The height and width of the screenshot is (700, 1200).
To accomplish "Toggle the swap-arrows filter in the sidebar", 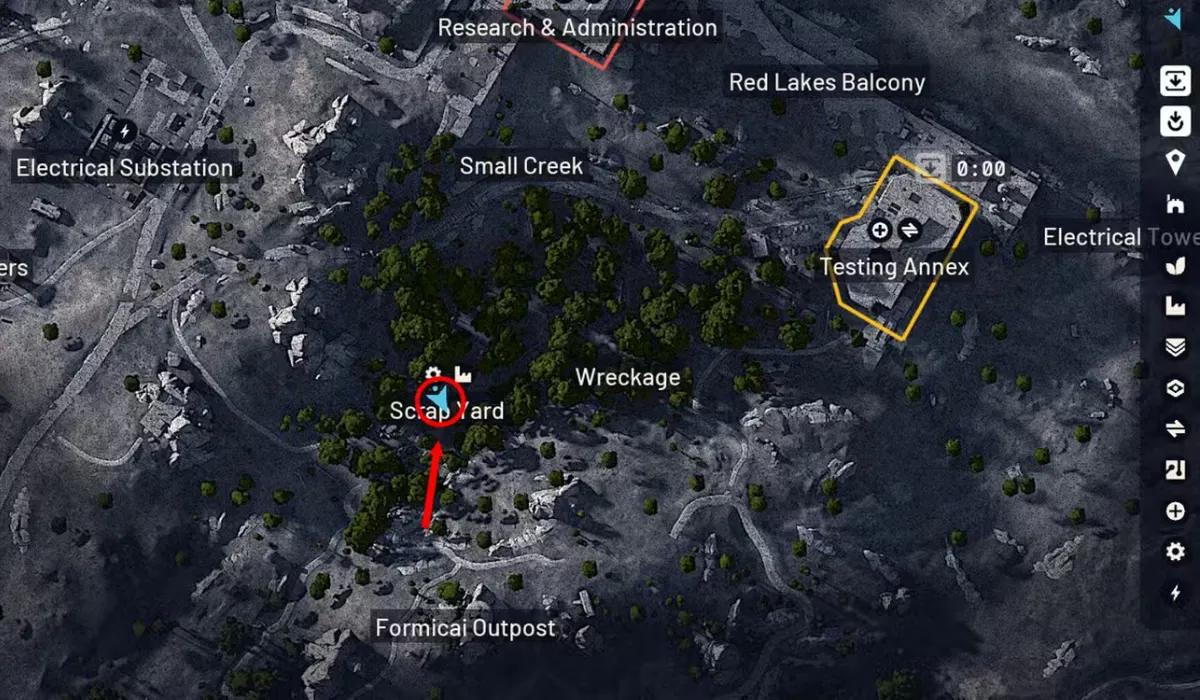I will tap(1174, 429).
